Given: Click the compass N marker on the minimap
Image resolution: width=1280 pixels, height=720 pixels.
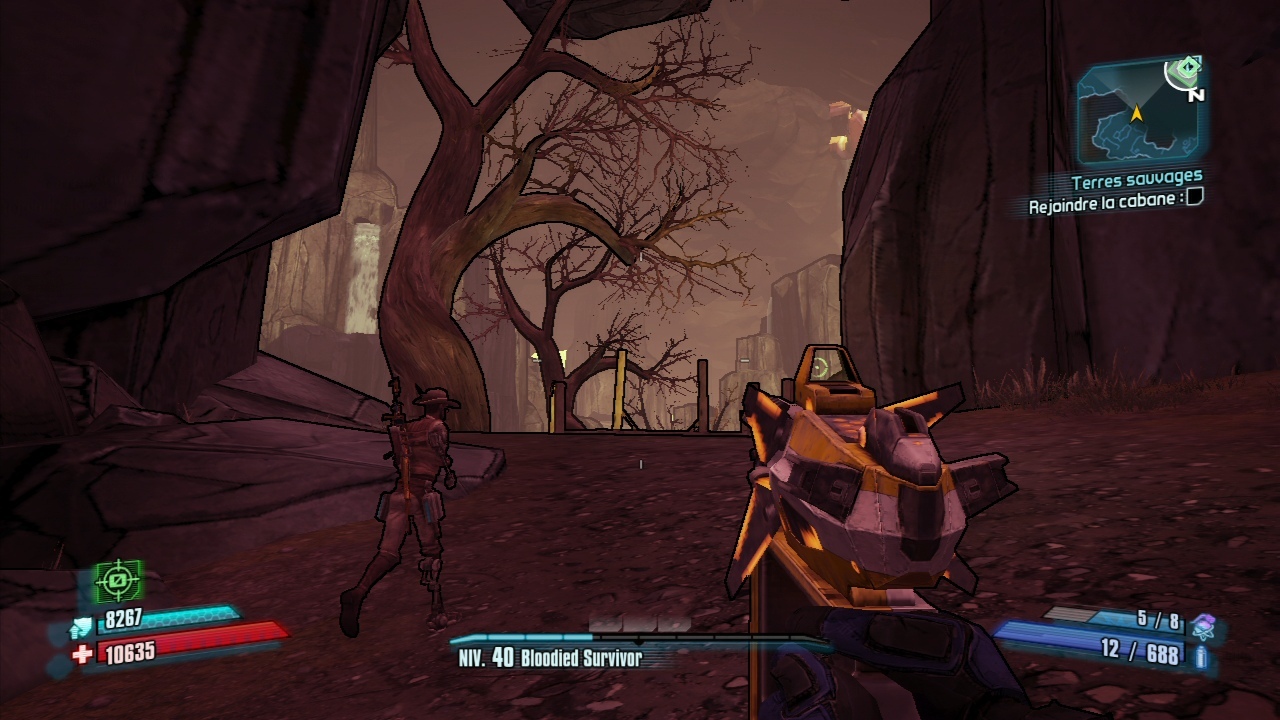Looking at the screenshot, I should 1197,95.
